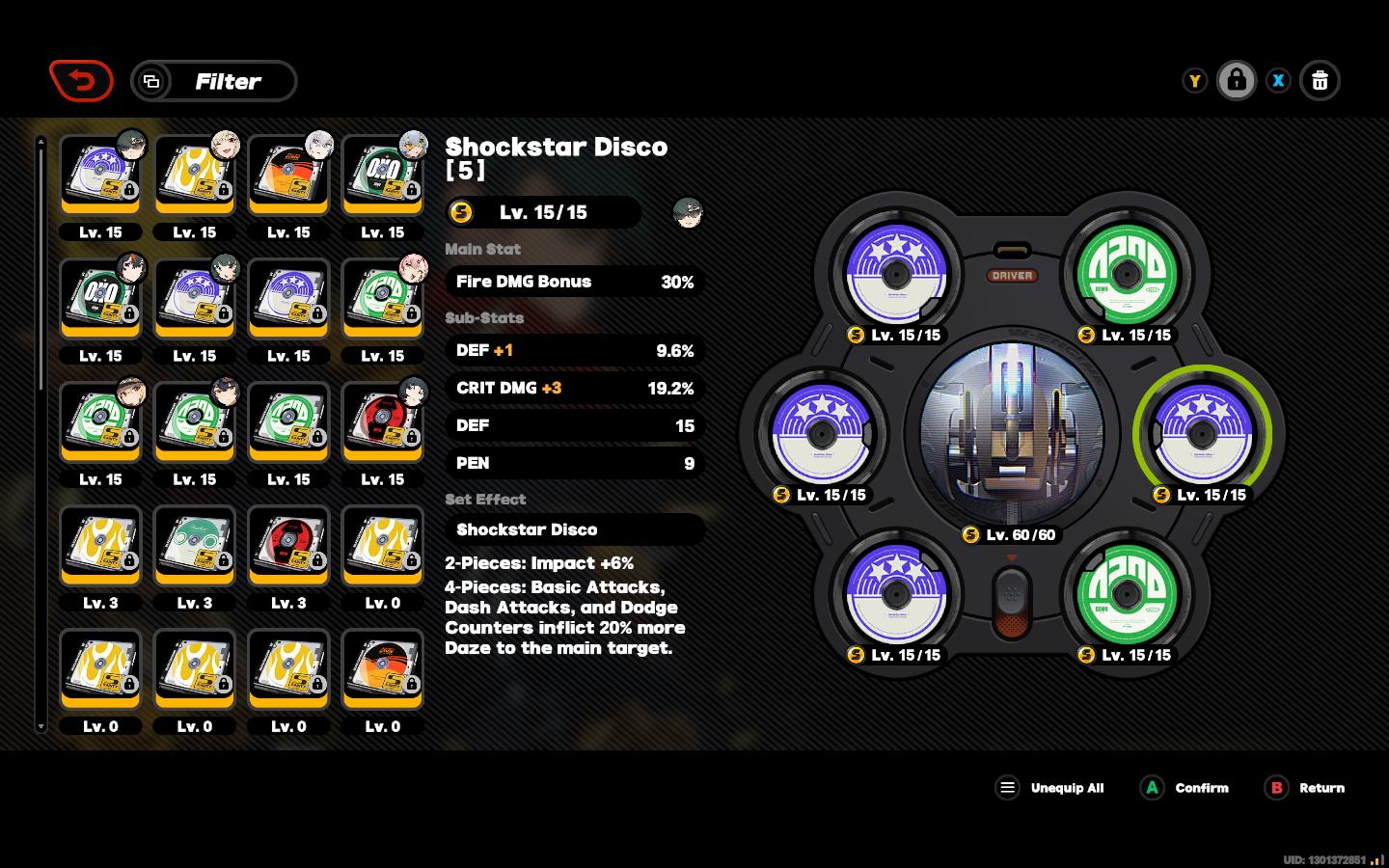Choose the Lv. 15 yellow flame disc

coord(195,176)
